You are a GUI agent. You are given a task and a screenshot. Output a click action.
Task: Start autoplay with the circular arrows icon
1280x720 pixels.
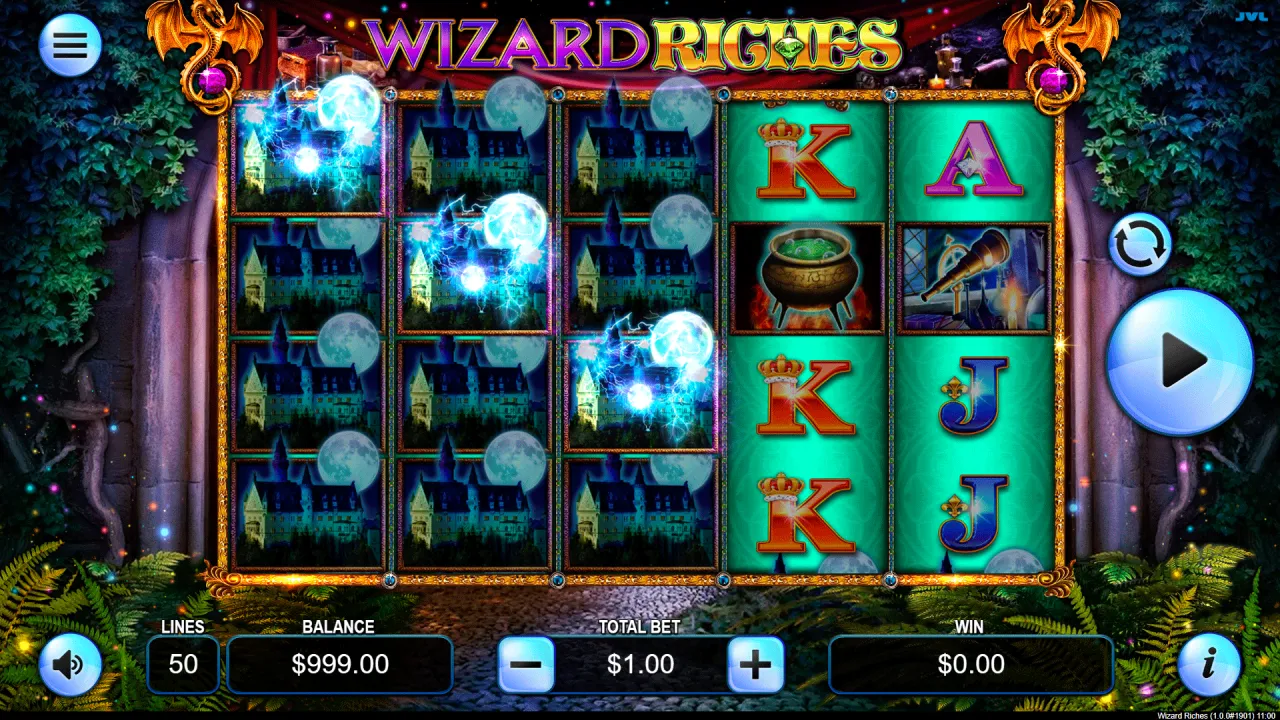1141,245
